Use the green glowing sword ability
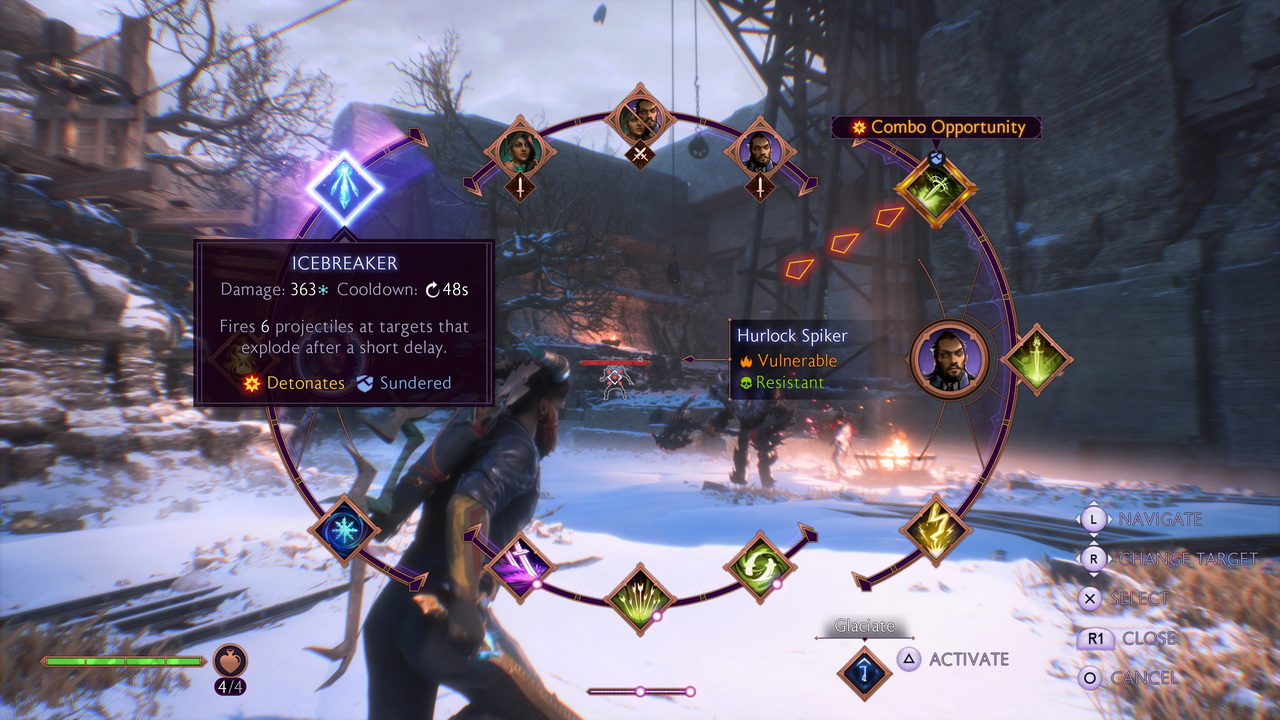The image size is (1280, 720). pos(1036,359)
